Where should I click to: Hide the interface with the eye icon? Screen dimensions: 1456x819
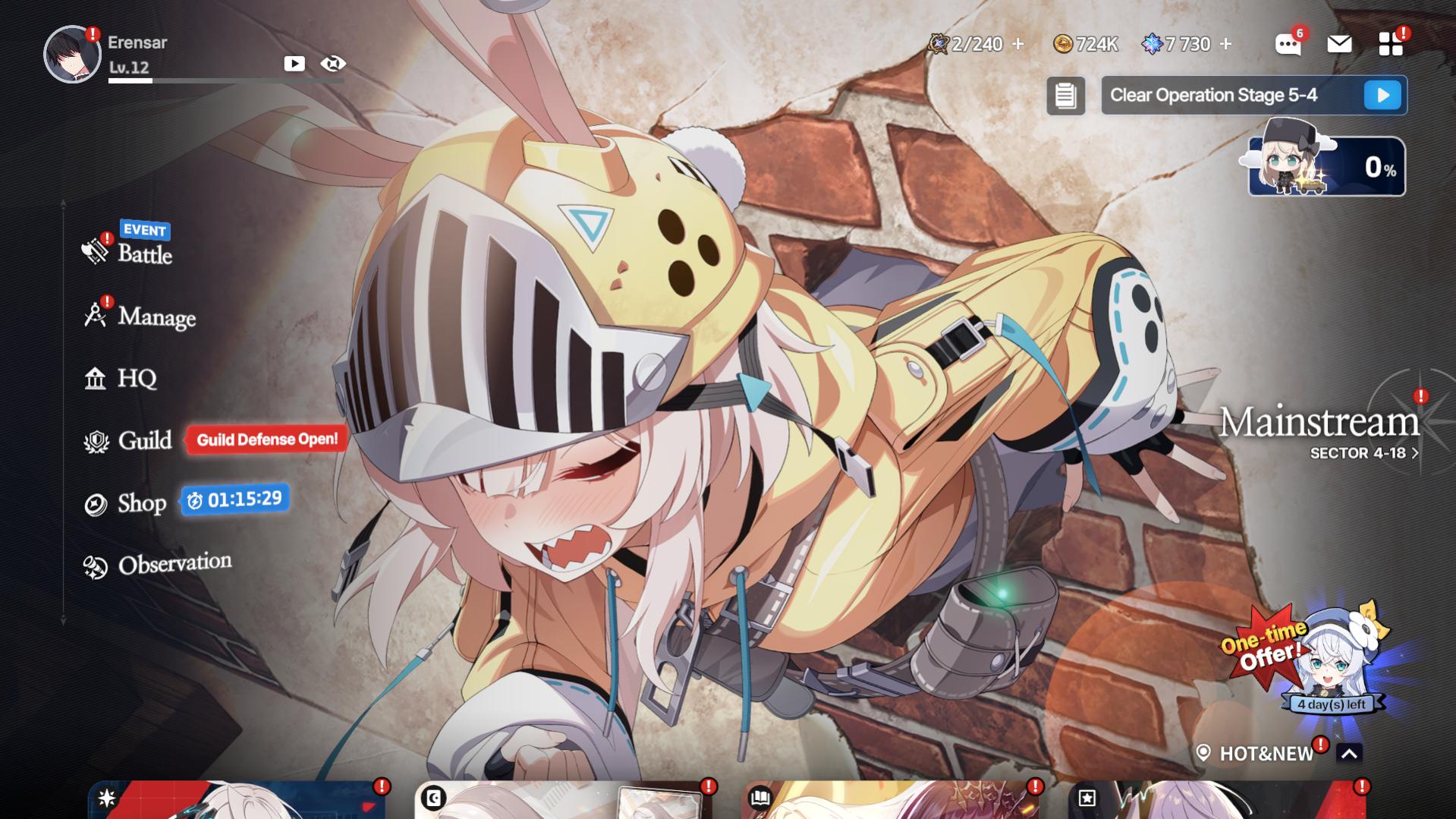[x=333, y=64]
